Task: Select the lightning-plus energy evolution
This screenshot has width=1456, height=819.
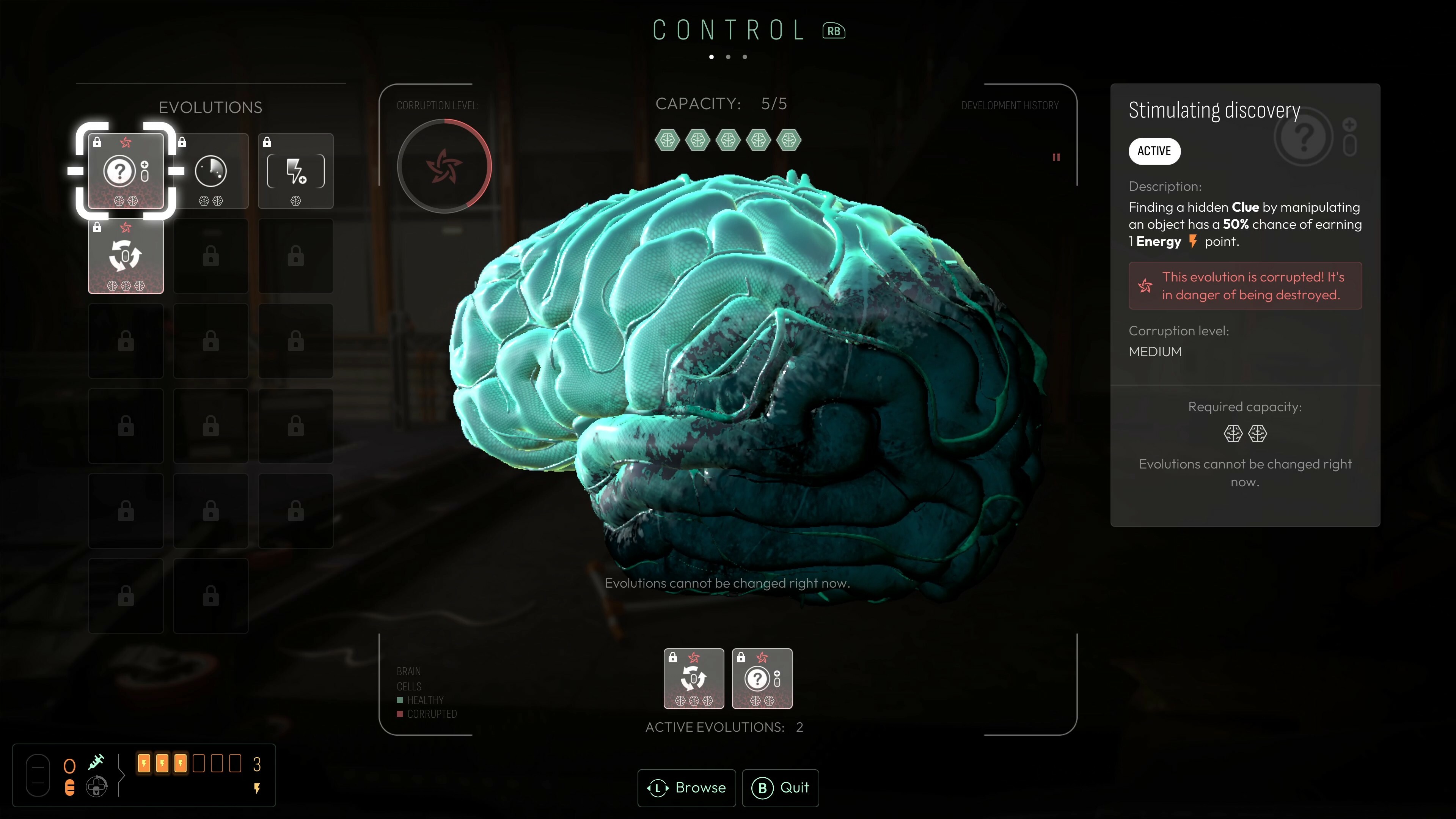Action: [295, 171]
